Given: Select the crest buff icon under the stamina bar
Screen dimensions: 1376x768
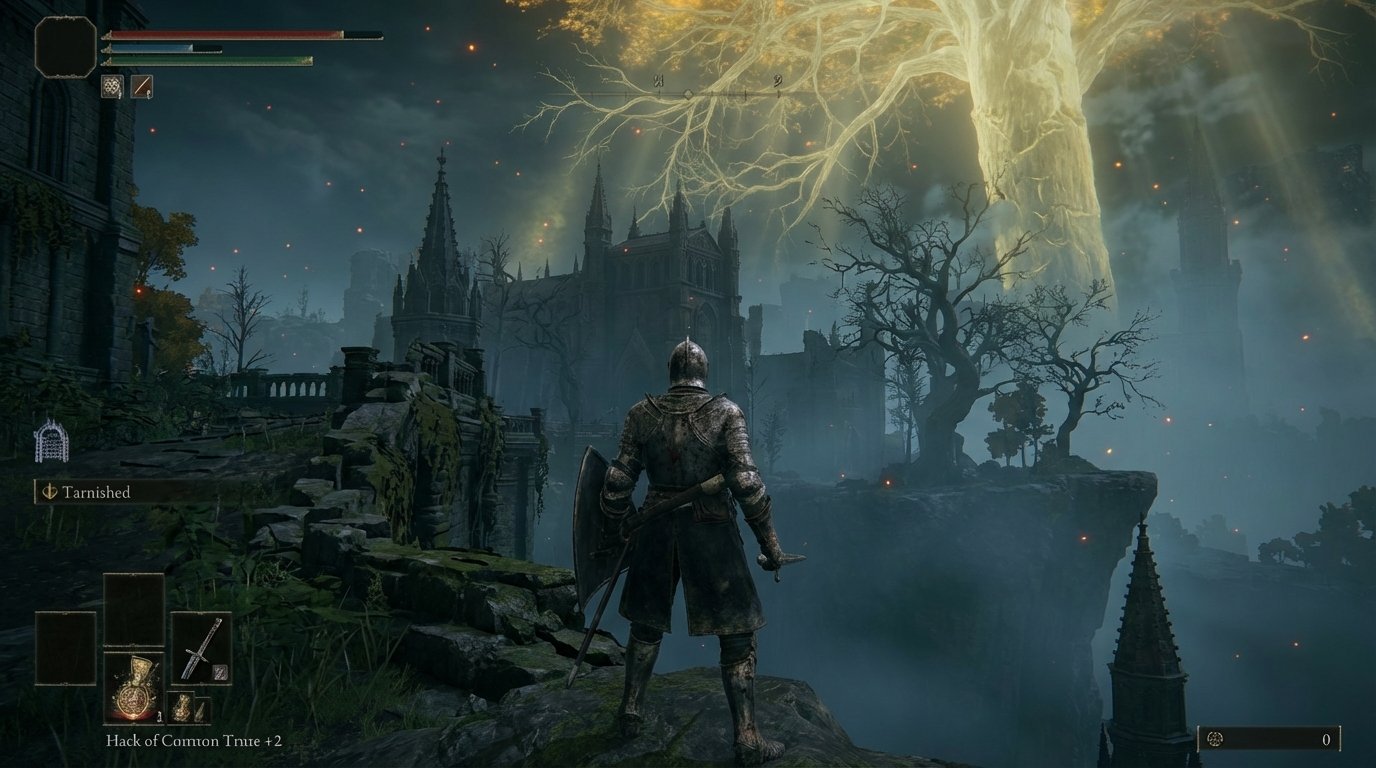Looking at the screenshot, I should [113, 86].
